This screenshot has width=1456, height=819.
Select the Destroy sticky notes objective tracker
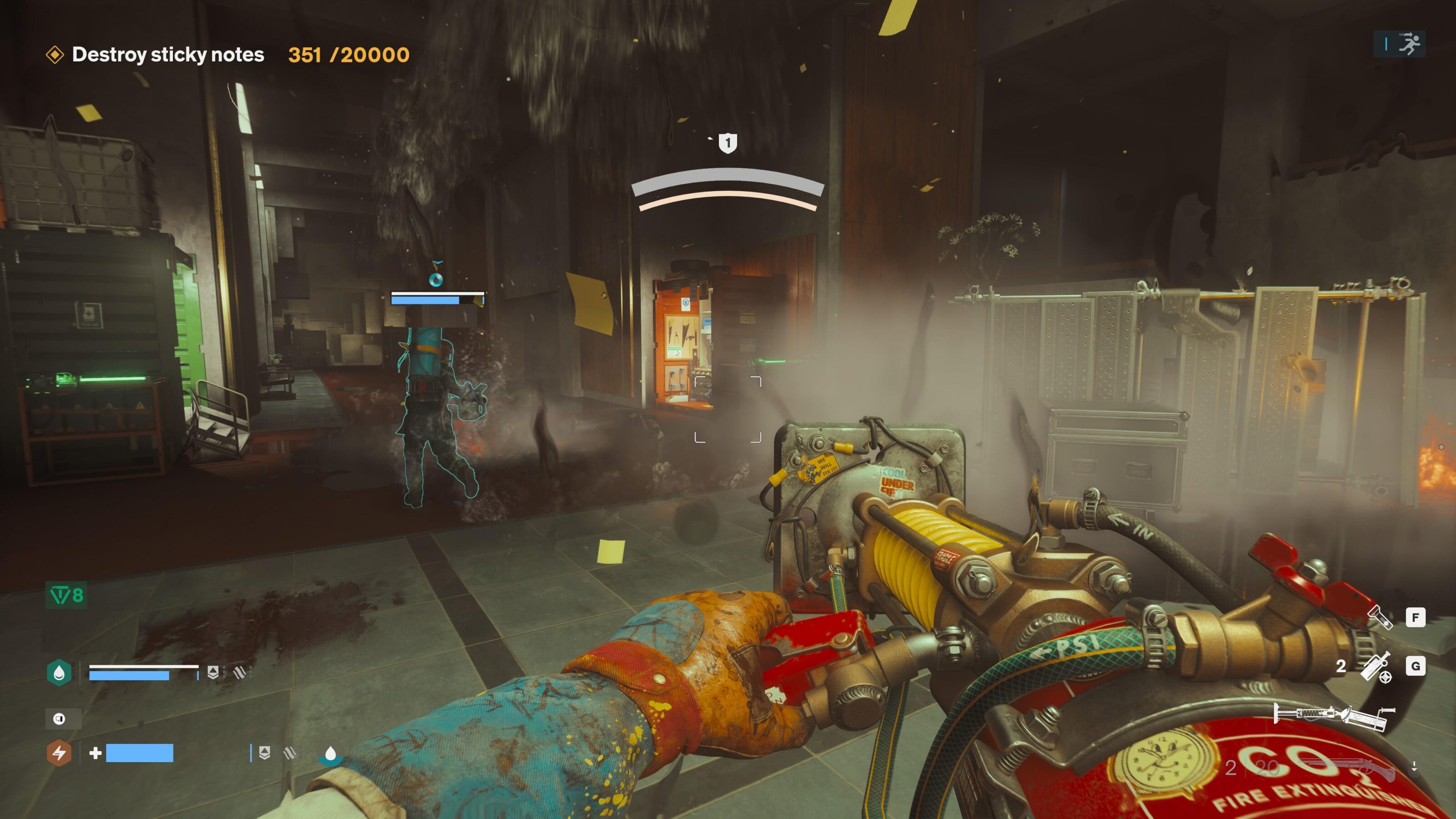pos(168,55)
